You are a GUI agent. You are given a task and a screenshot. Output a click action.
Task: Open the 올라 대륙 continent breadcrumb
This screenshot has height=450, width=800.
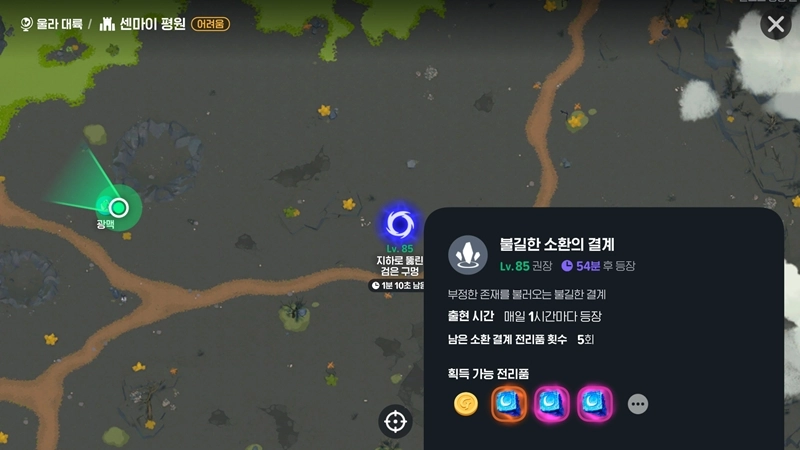50,23
